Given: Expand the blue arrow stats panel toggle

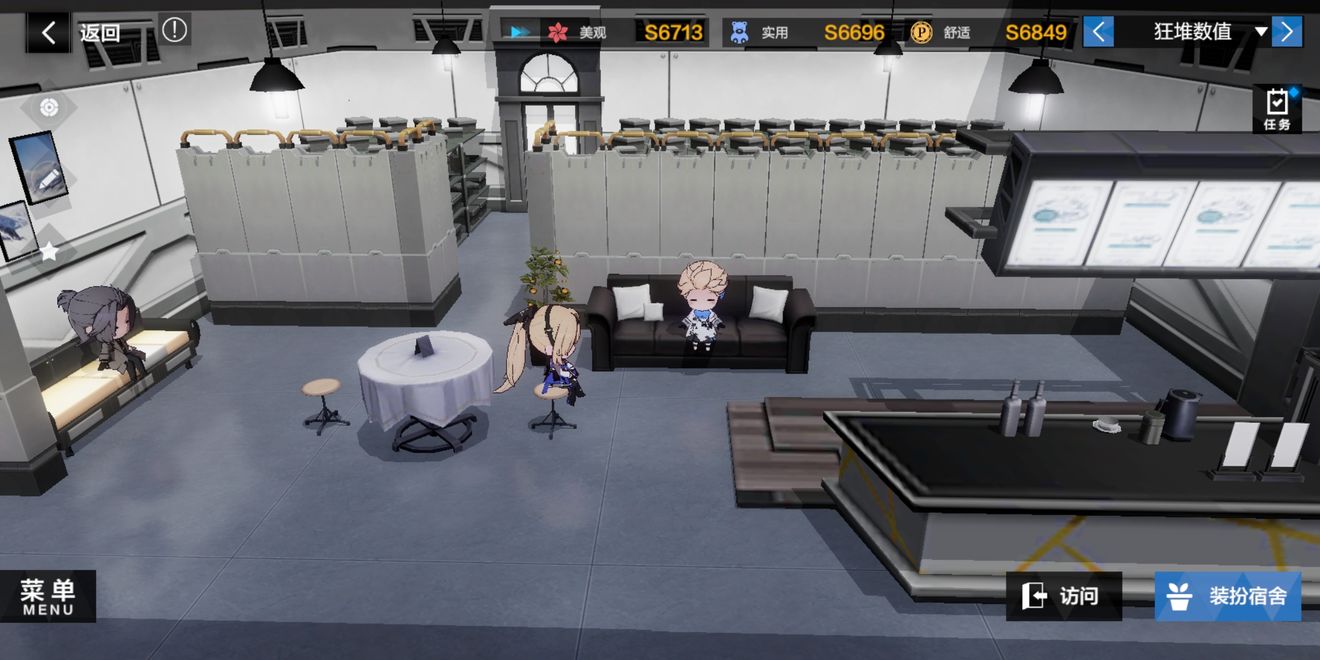Looking at the screenshot, I should tap(520, 32).
